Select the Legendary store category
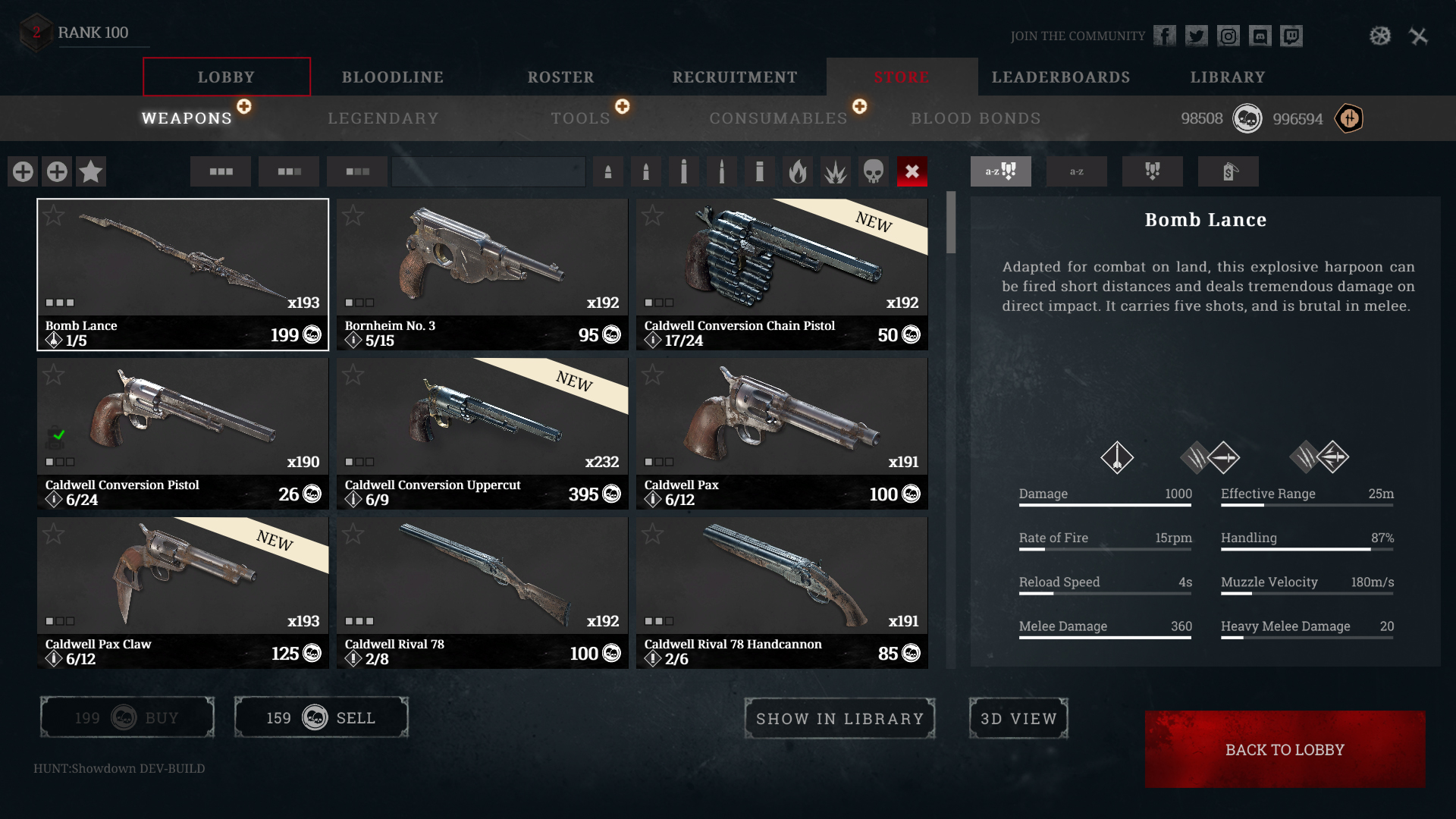 click(383, 118)
